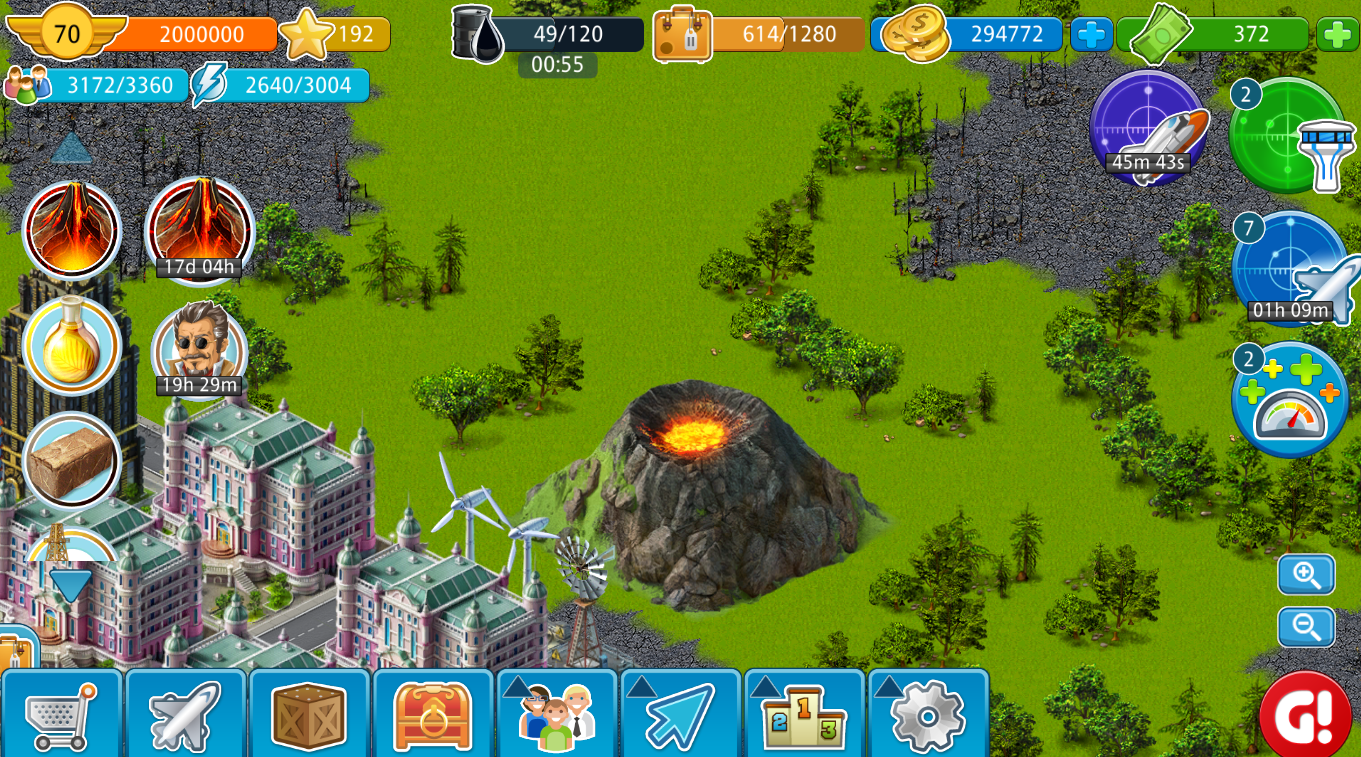Talk to the mustached man with sunglasses
The width and height of the screenshot is (1361, 757).
click(199, 346)
